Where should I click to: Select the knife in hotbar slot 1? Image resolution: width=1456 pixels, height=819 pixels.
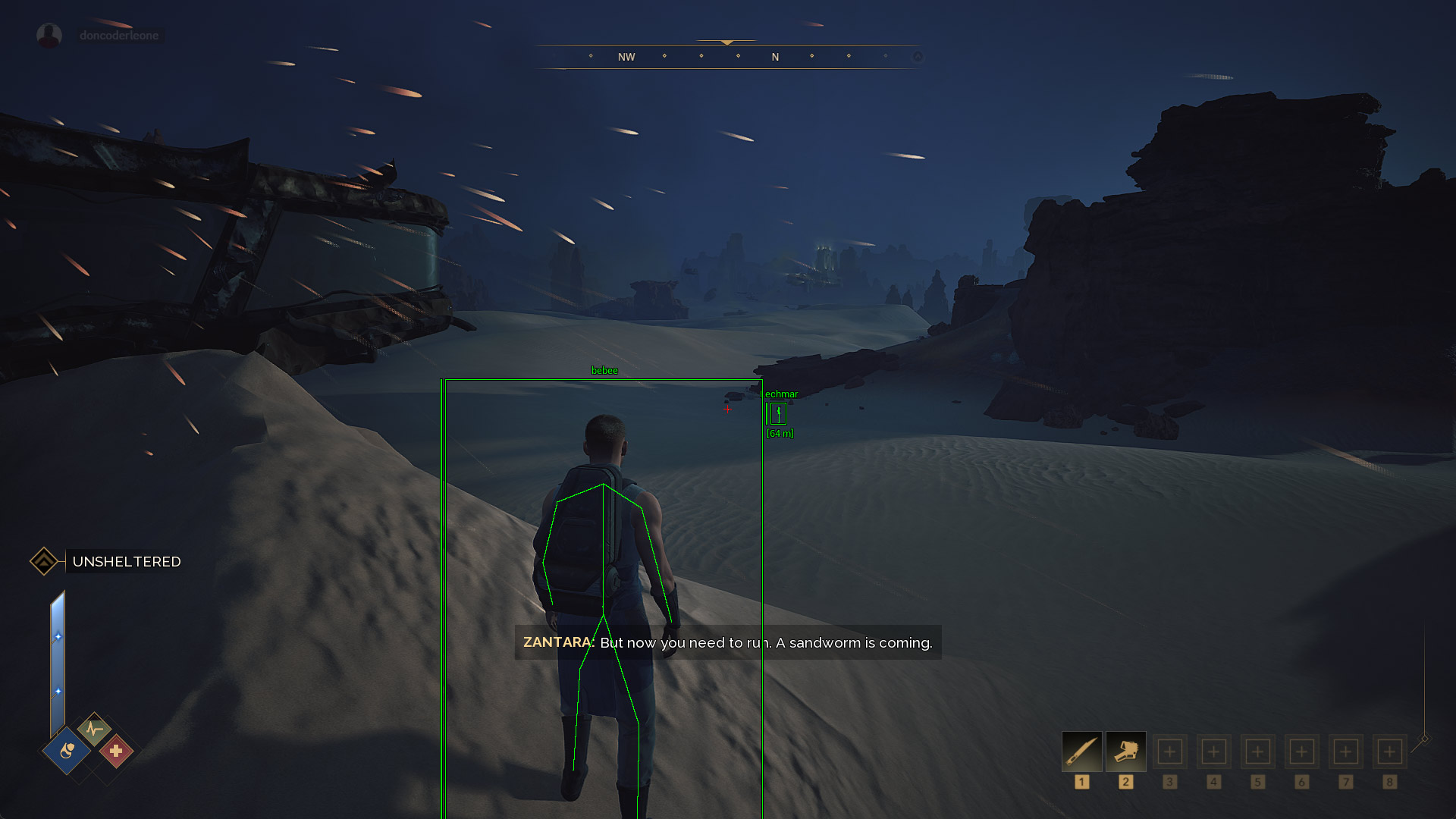click(1081, 752)
